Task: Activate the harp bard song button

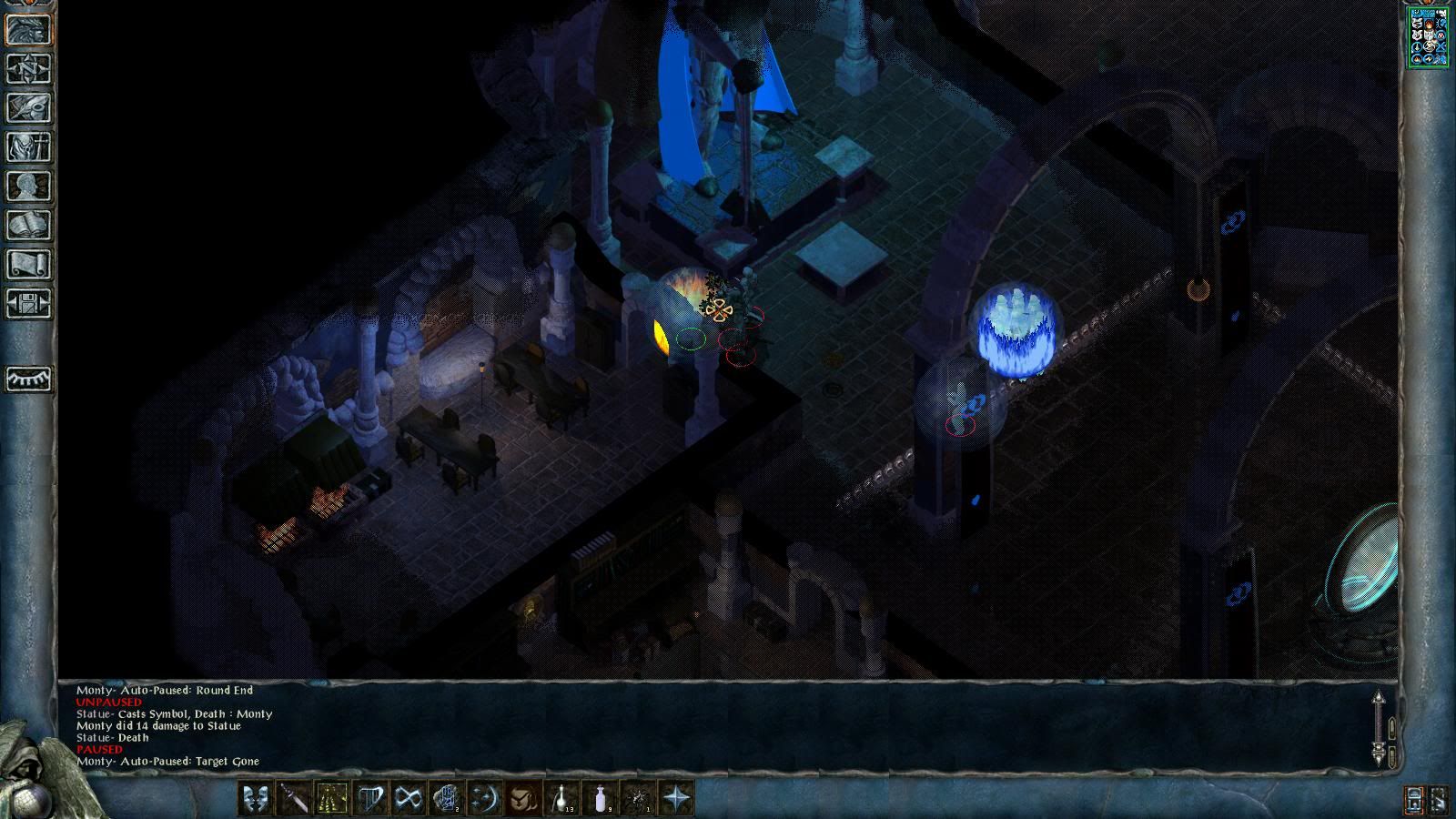Action: click(x=369, y=799)
